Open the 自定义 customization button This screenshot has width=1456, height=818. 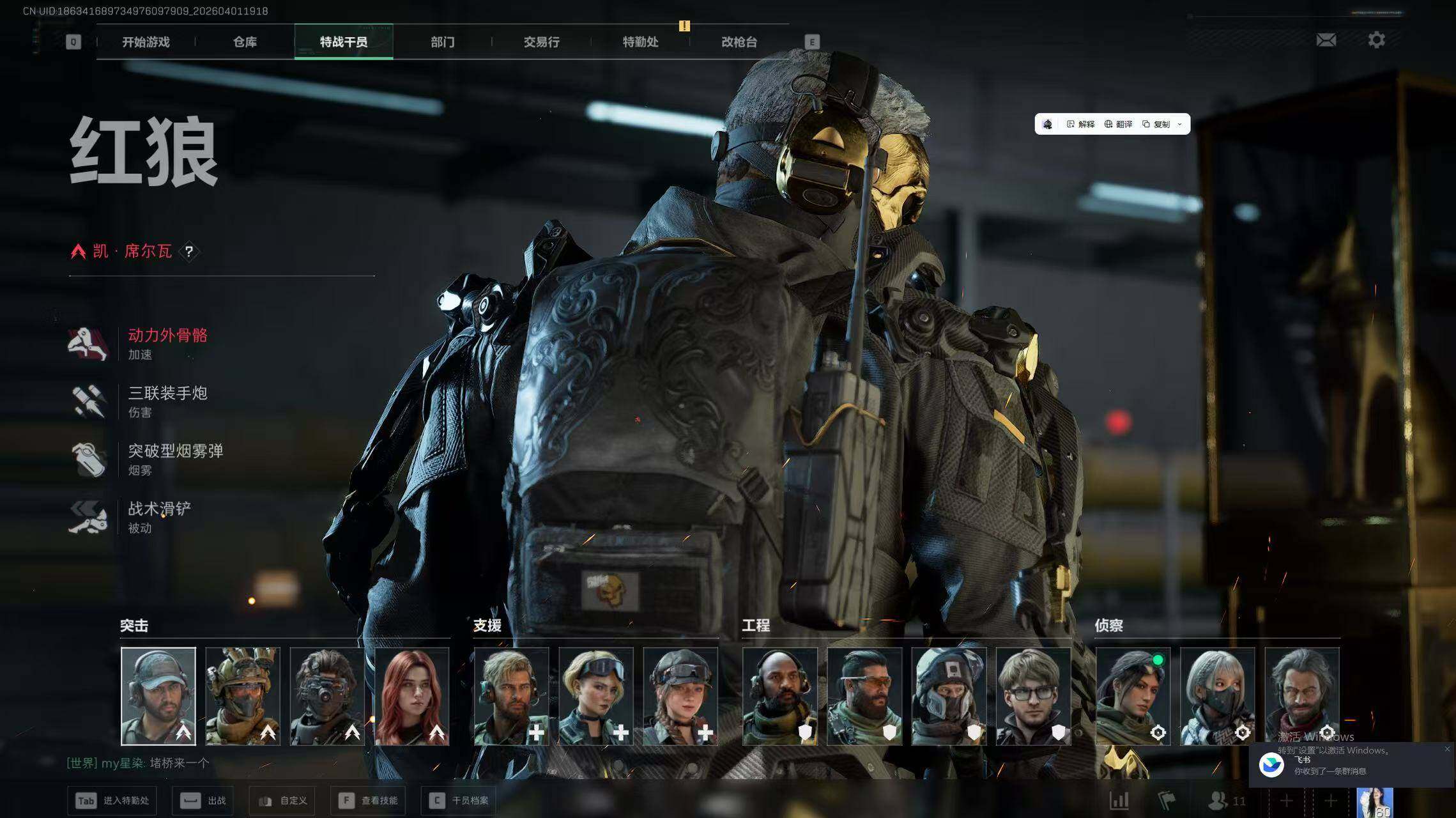coord(283,801)
